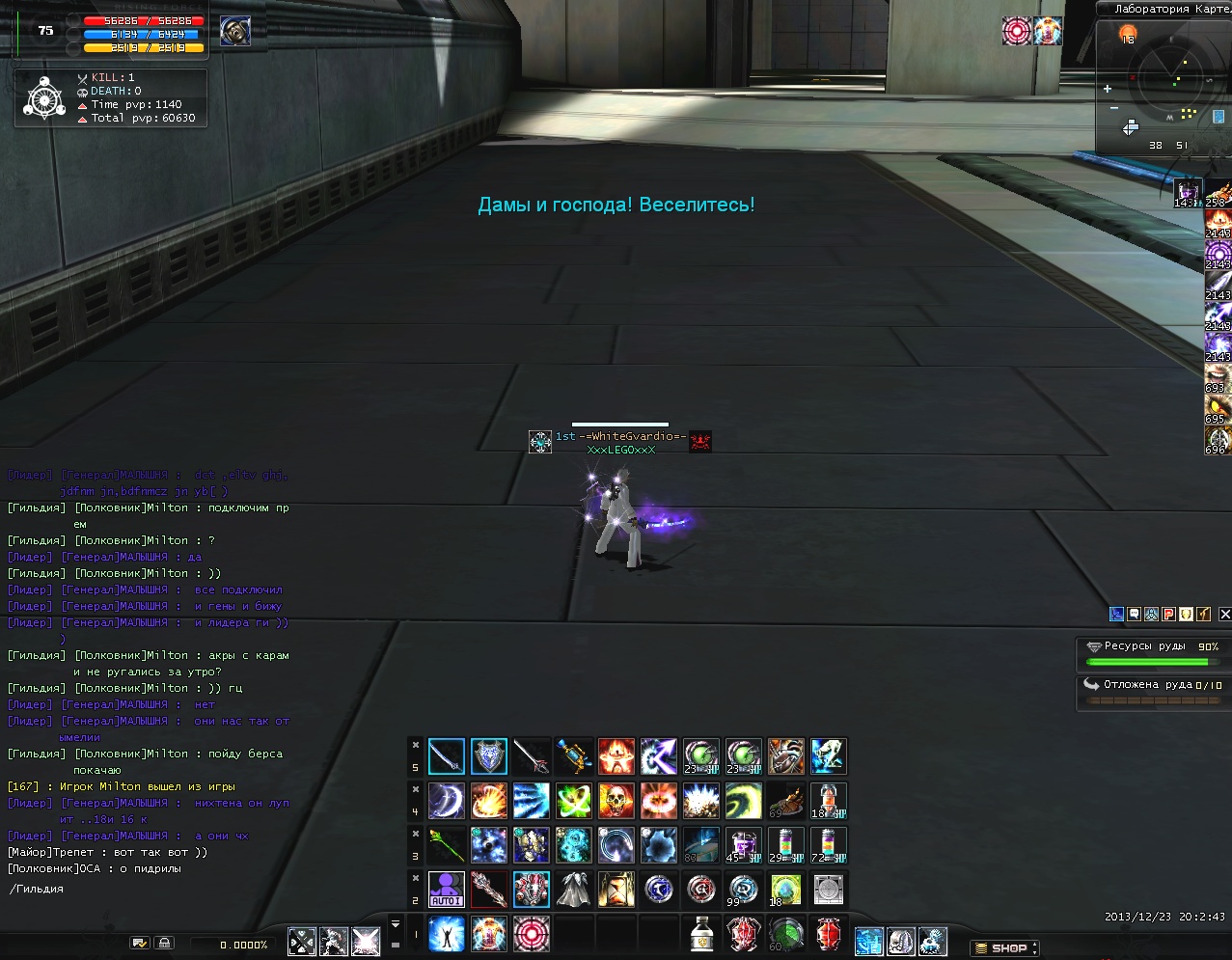Click the radar minimap
1232x960 pixels.
coord(1167,81)
